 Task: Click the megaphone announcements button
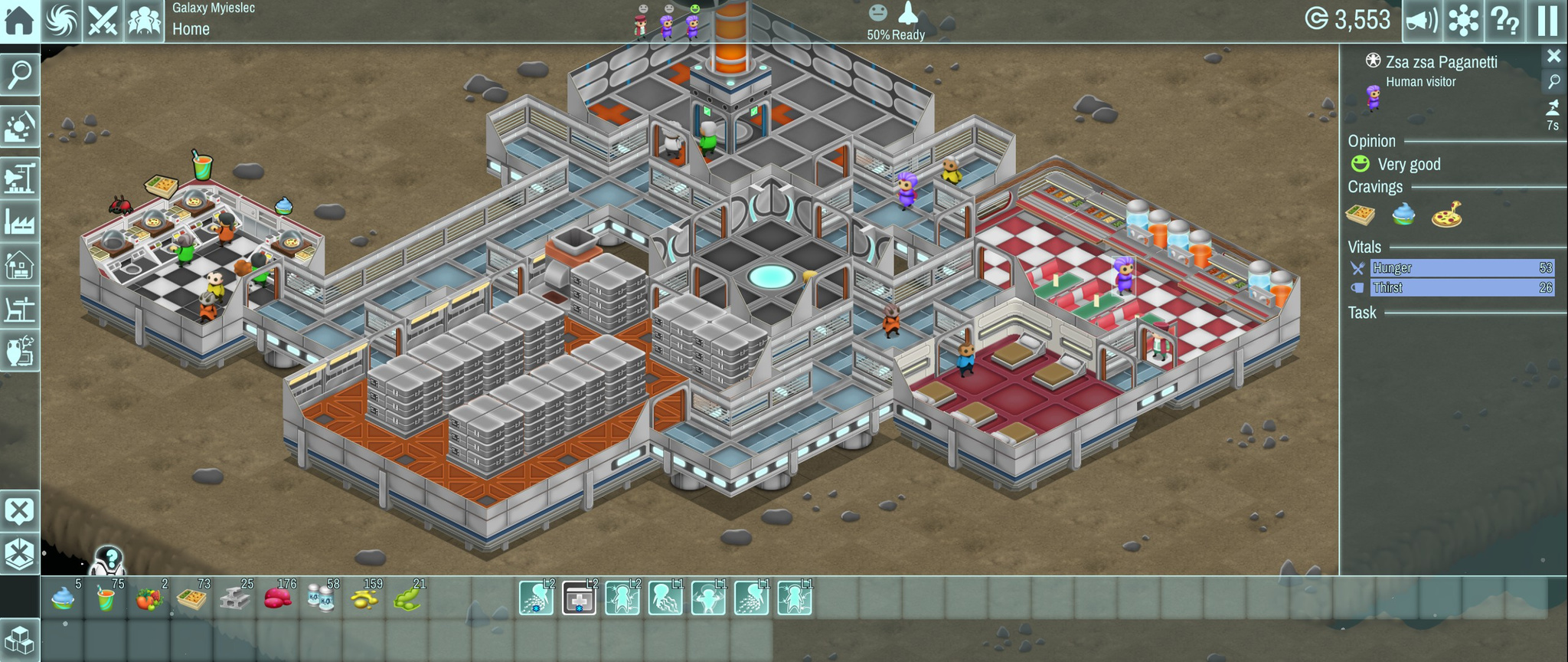pos(1422,21)
